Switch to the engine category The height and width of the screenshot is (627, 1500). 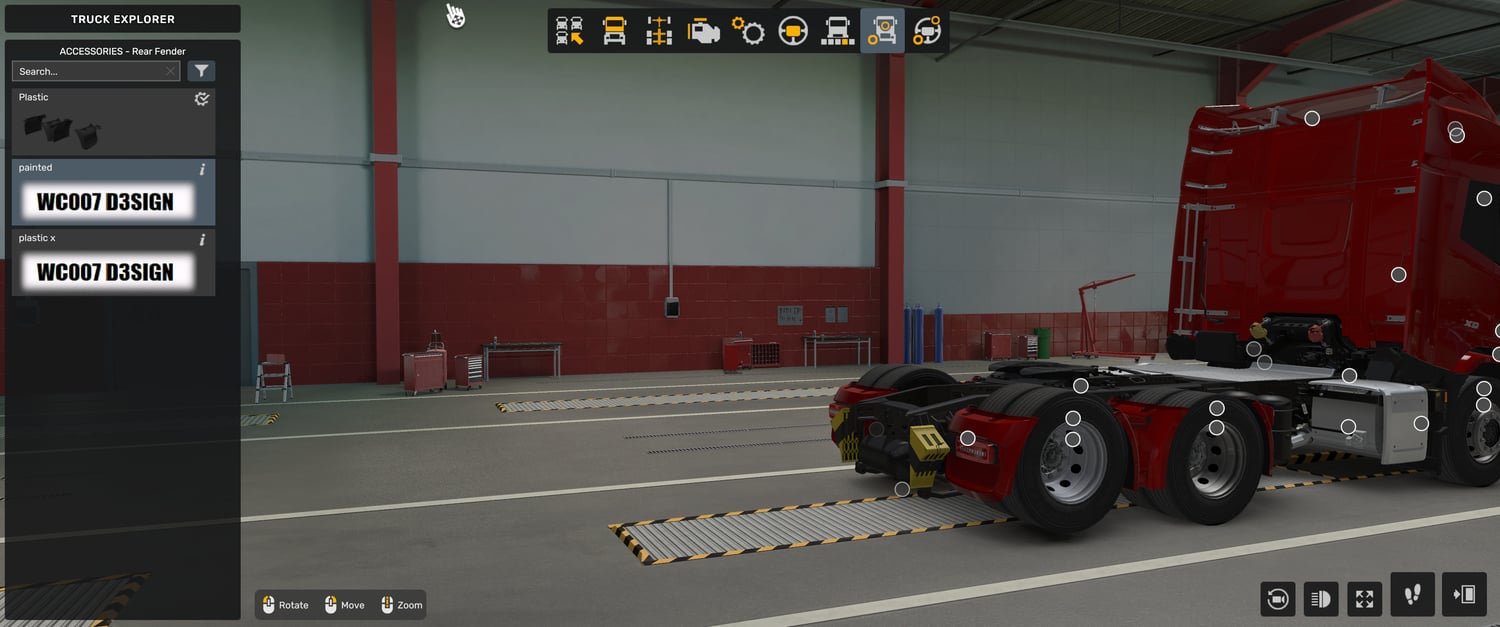(x=704, y=31)
